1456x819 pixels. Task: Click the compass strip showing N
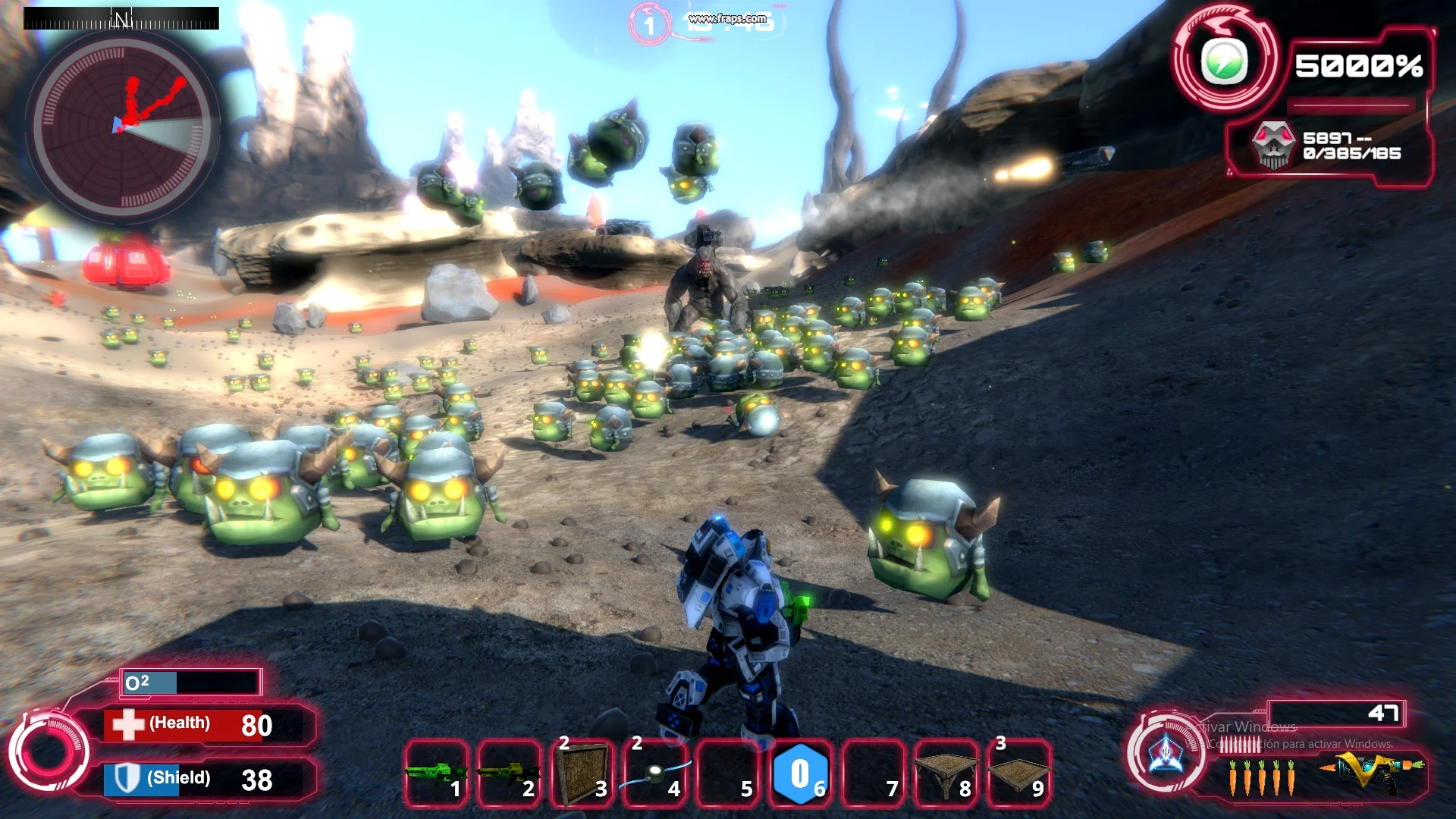tap(121, 18)
